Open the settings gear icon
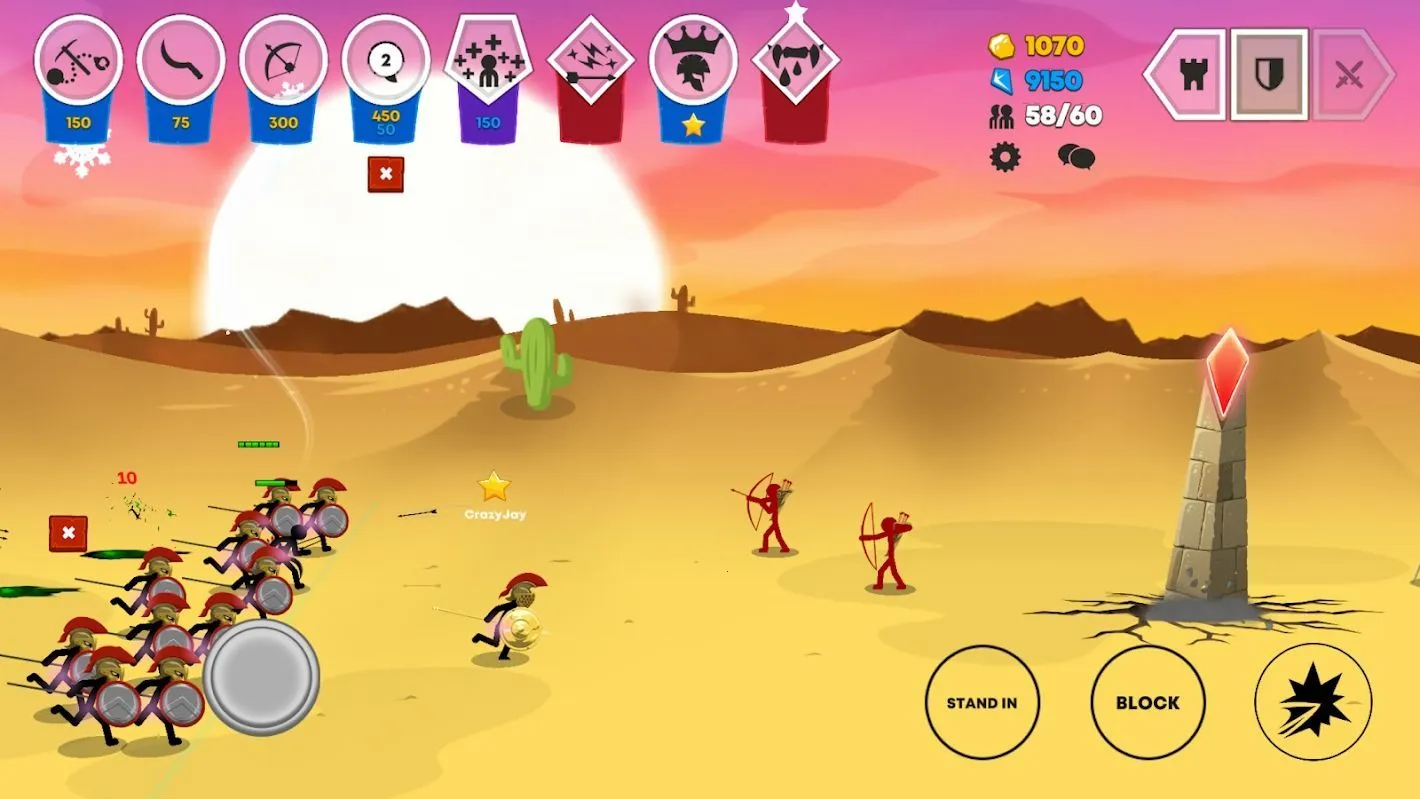This screenshot has height=799, width=1420. 1005,157
